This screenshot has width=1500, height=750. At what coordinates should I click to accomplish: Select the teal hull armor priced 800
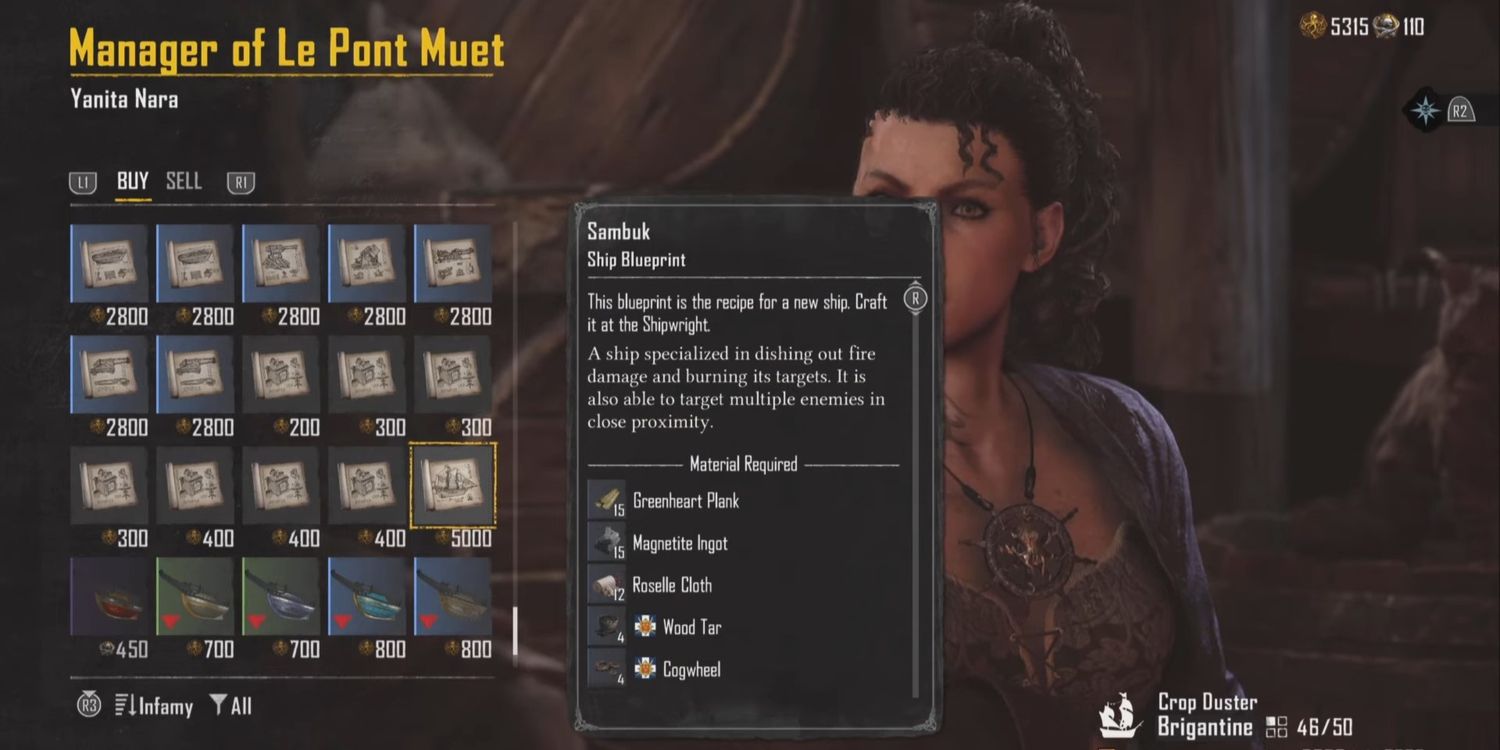[x=367, y=596]
